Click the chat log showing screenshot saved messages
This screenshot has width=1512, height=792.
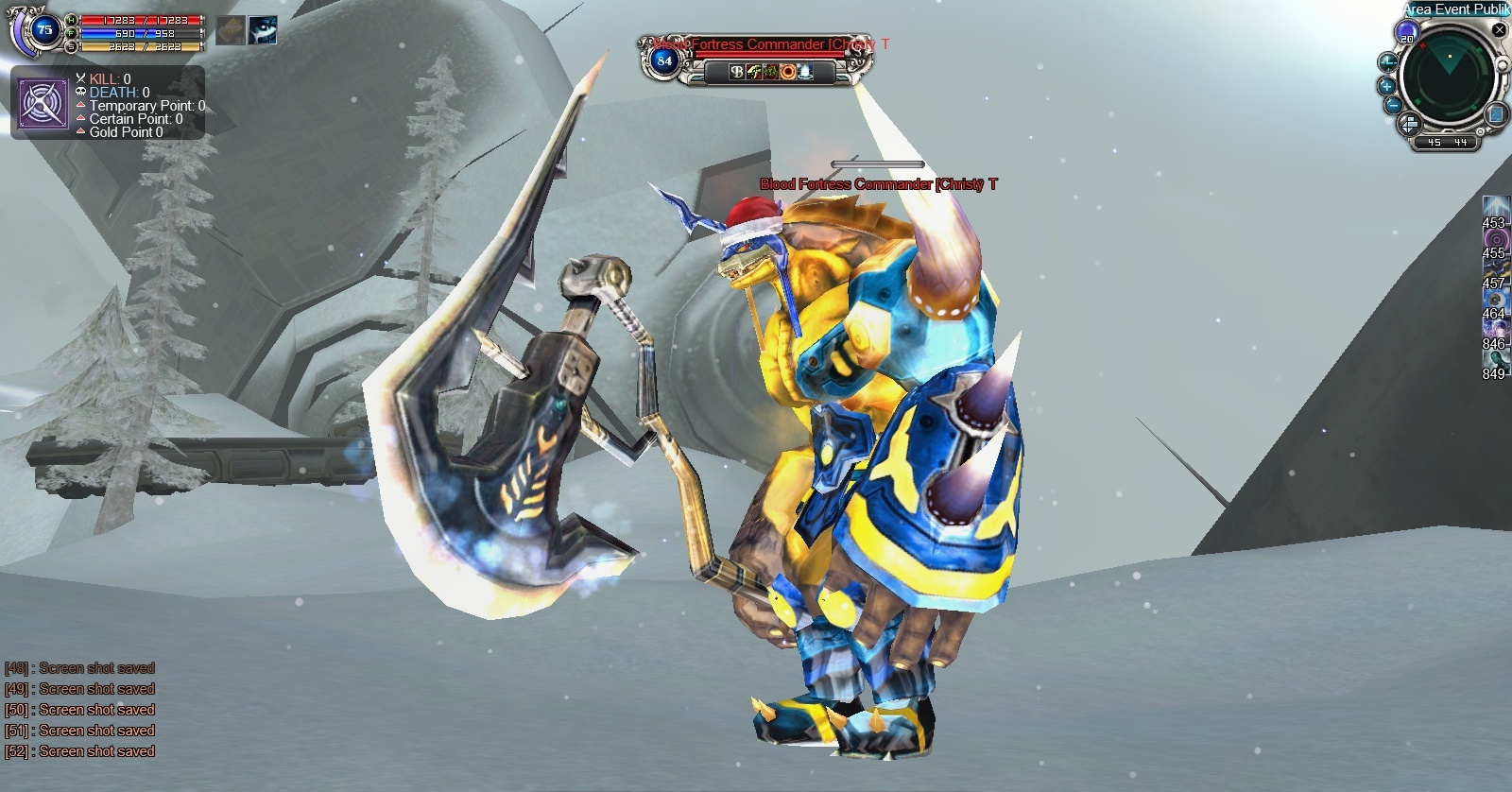click(x=79, y=710)
